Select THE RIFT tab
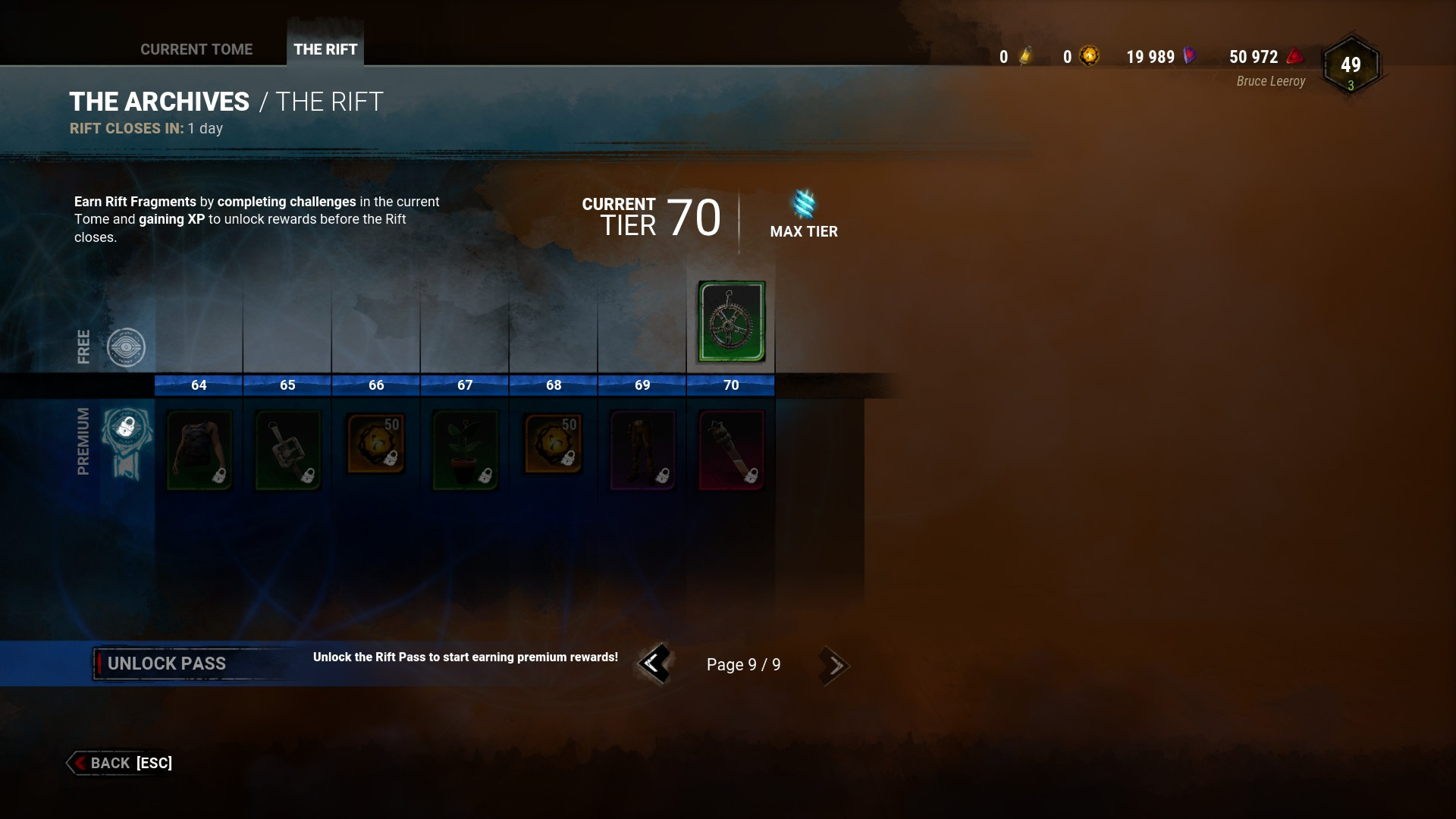 [325, 49]
